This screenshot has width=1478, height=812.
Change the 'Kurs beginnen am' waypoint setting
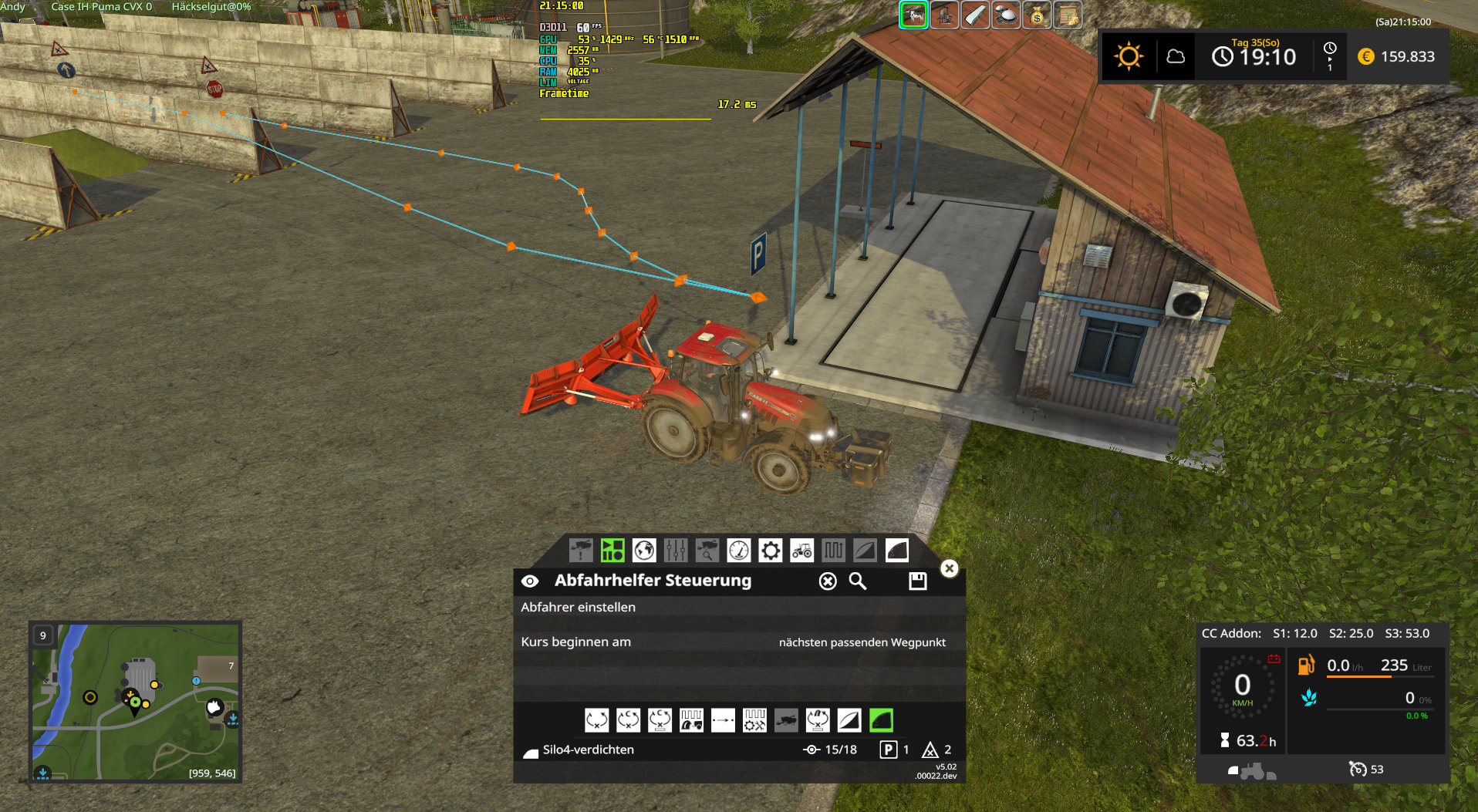click(862, 642)
